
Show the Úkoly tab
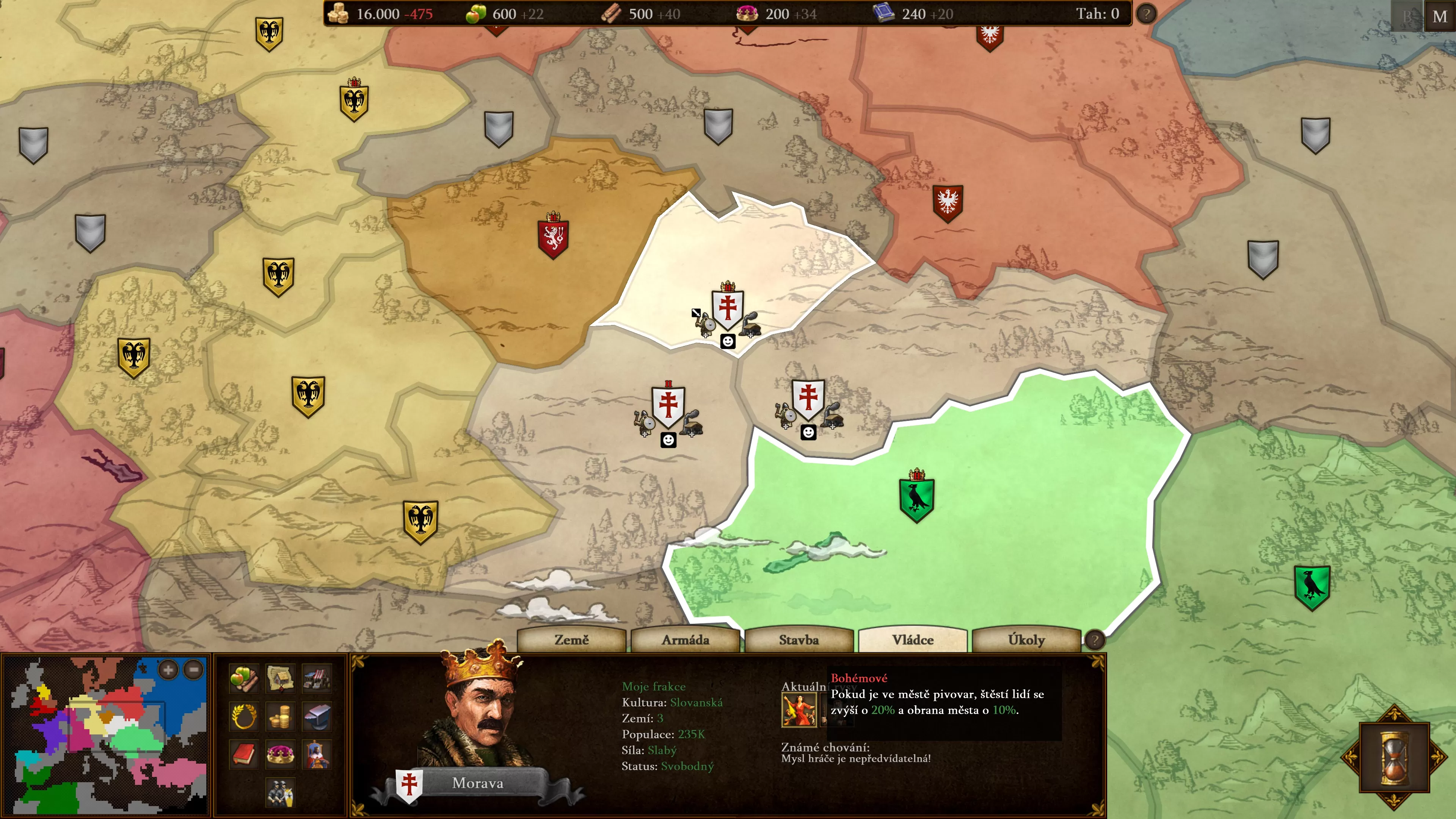tap(1026, 640)
